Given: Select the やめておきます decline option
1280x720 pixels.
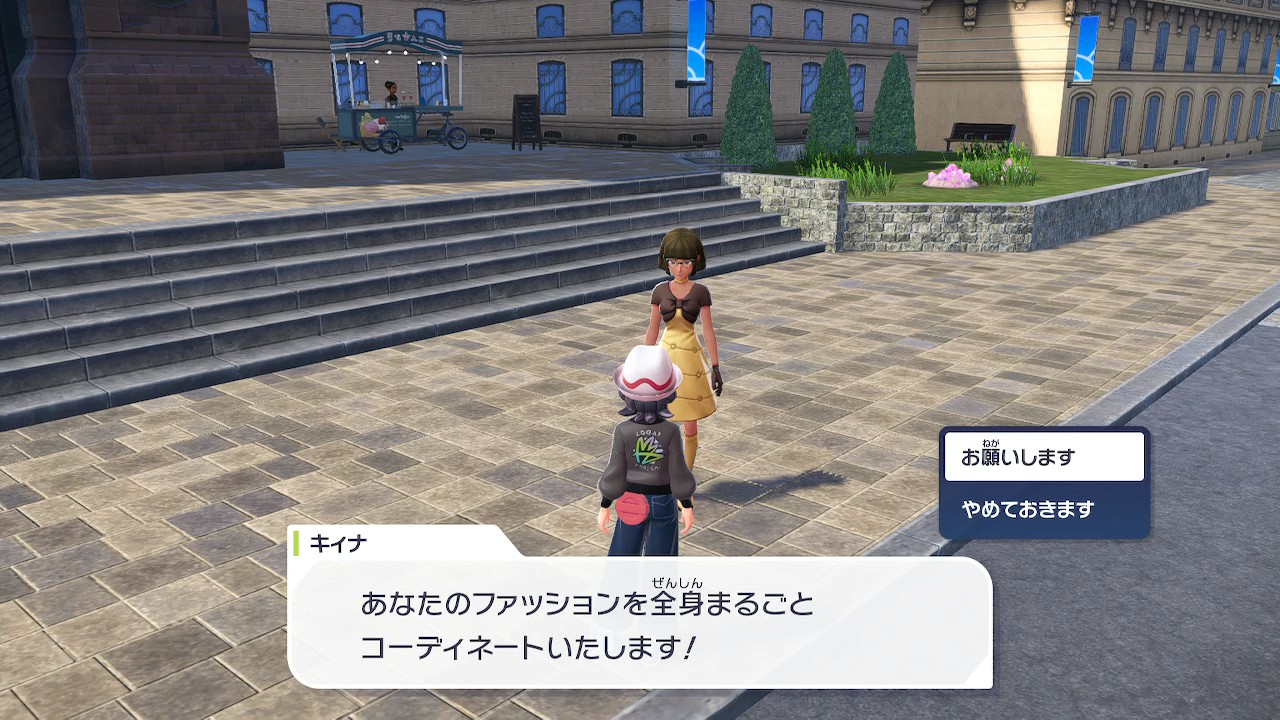Looking at the screenshot, I should 1044,509.
